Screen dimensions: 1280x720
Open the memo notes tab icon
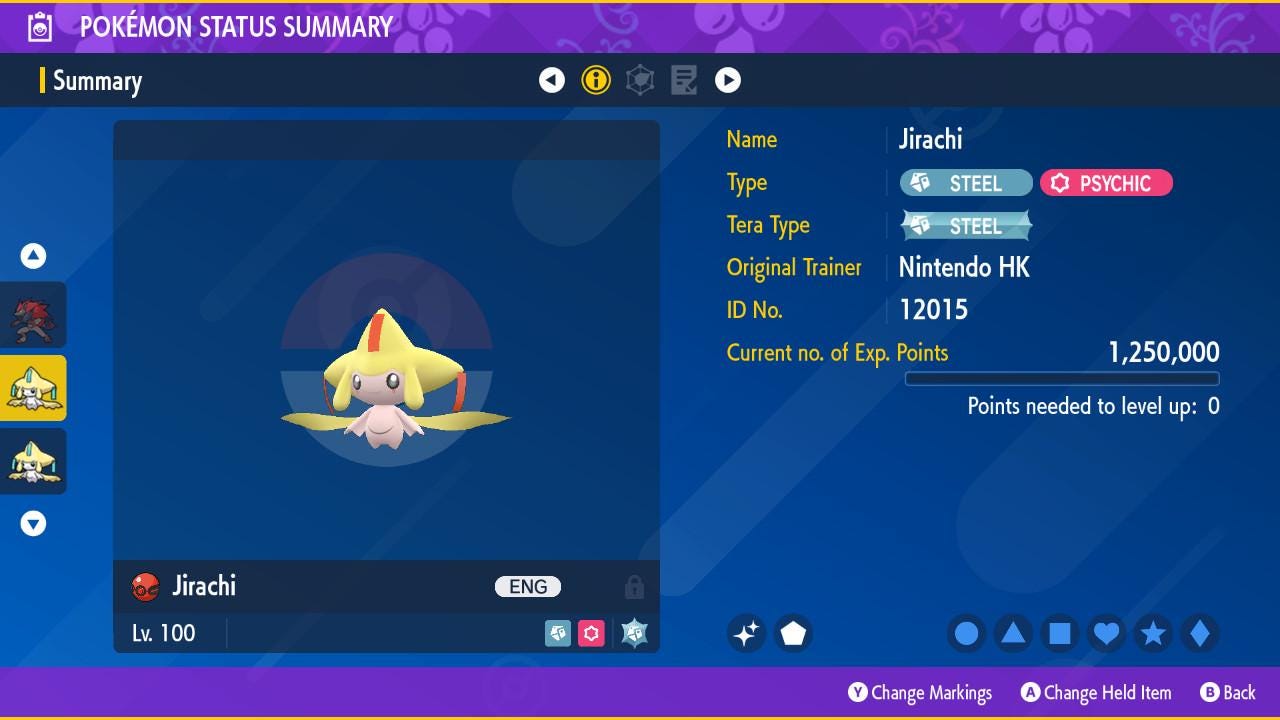684,80
